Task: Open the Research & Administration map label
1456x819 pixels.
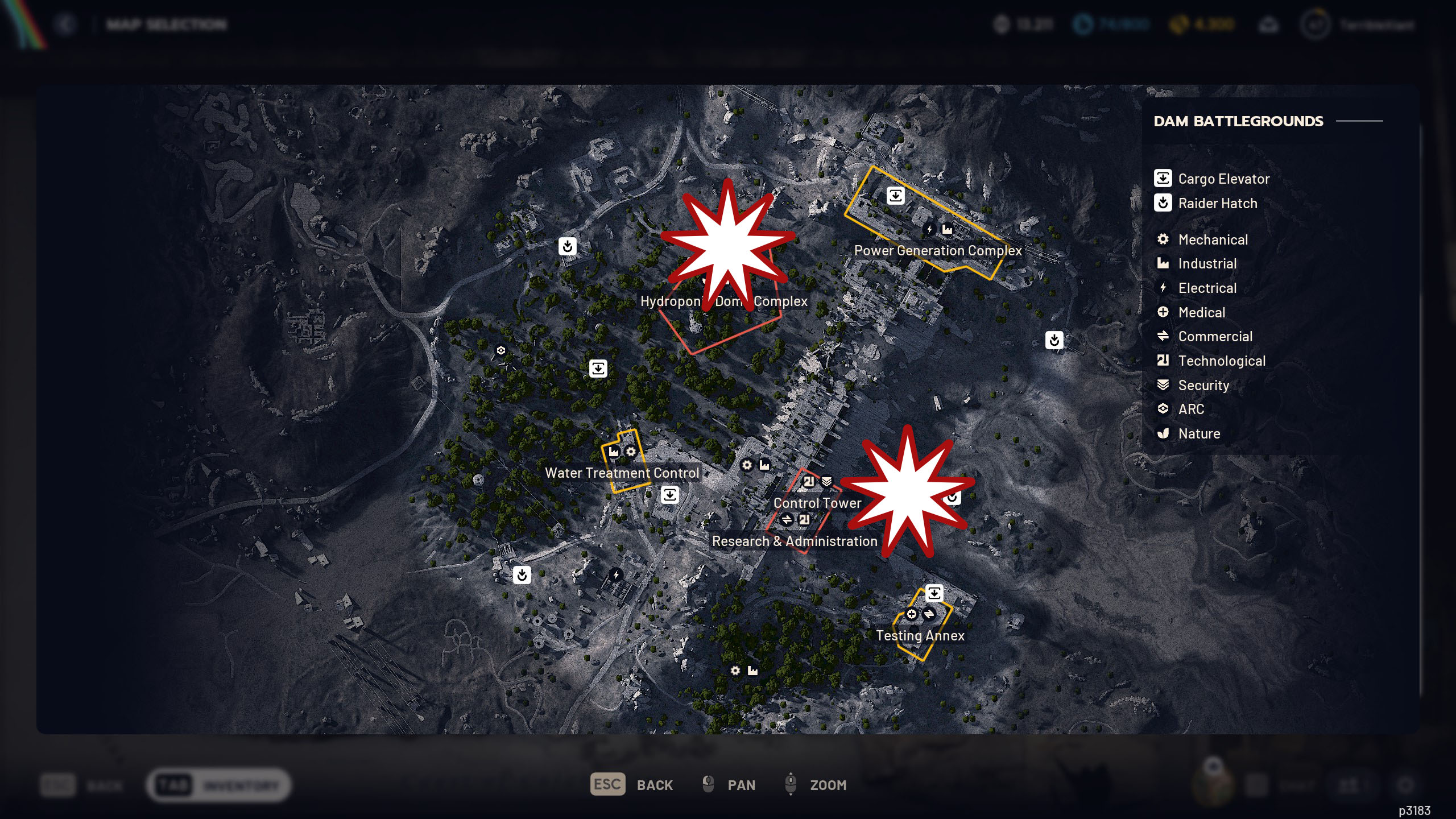Action: coord(795,541)
